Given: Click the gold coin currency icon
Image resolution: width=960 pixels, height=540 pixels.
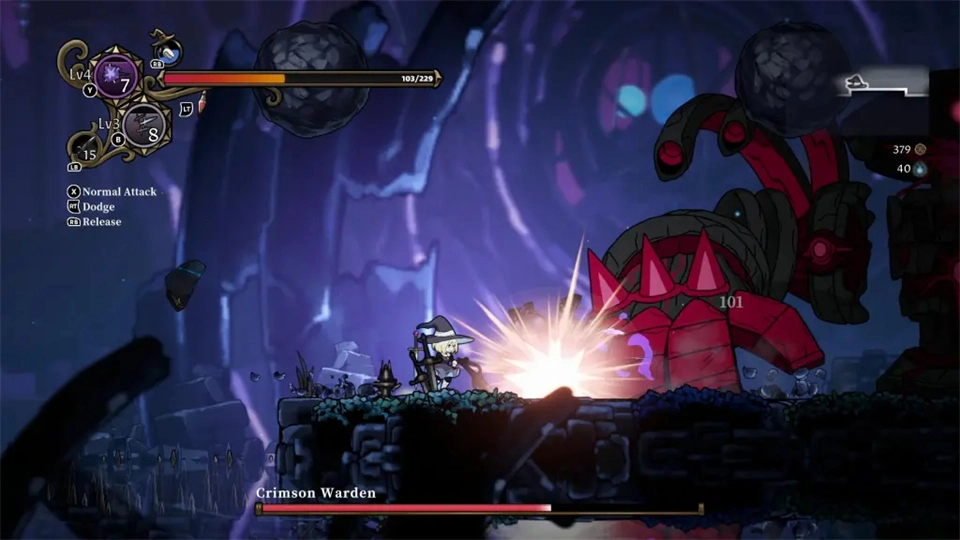Looking at the screenshot, I should pyautogui.click(x=920, y=150).
